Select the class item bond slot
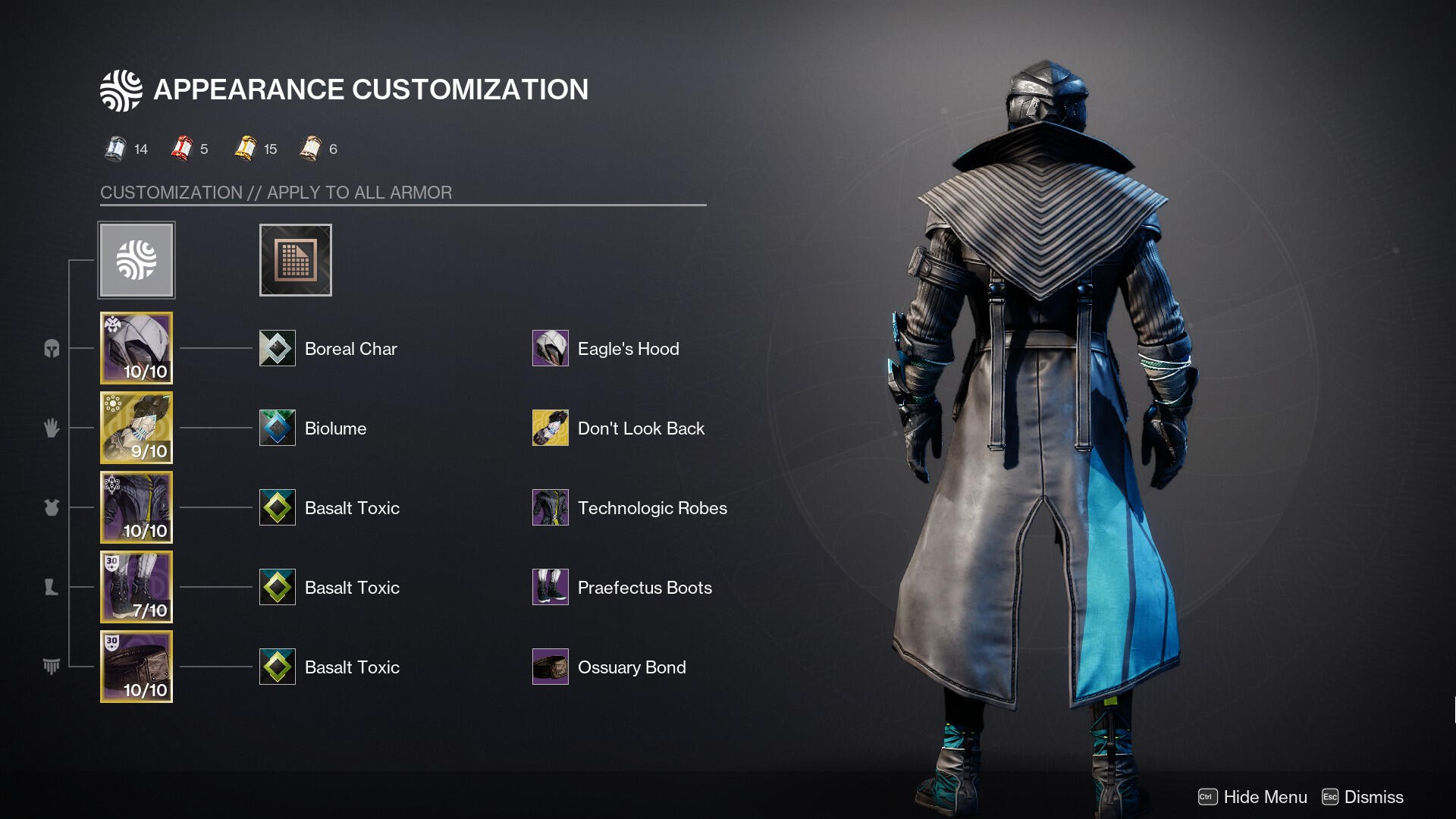This screenshot has width=1456, height=819. (x=136, y=667)
